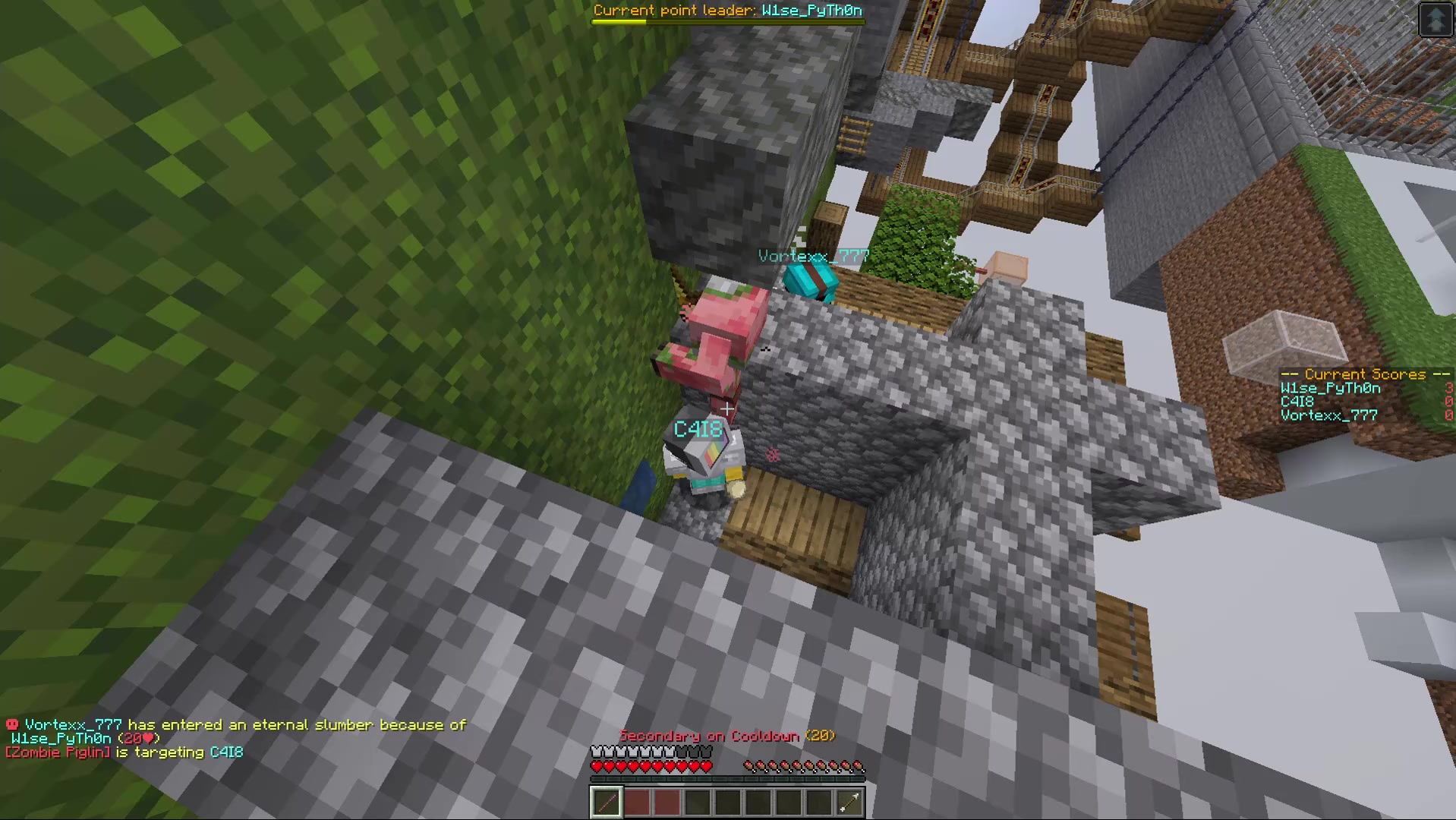Select the red block in hotbar slot two
1456x820 pixels.
[x=637, y=801]
